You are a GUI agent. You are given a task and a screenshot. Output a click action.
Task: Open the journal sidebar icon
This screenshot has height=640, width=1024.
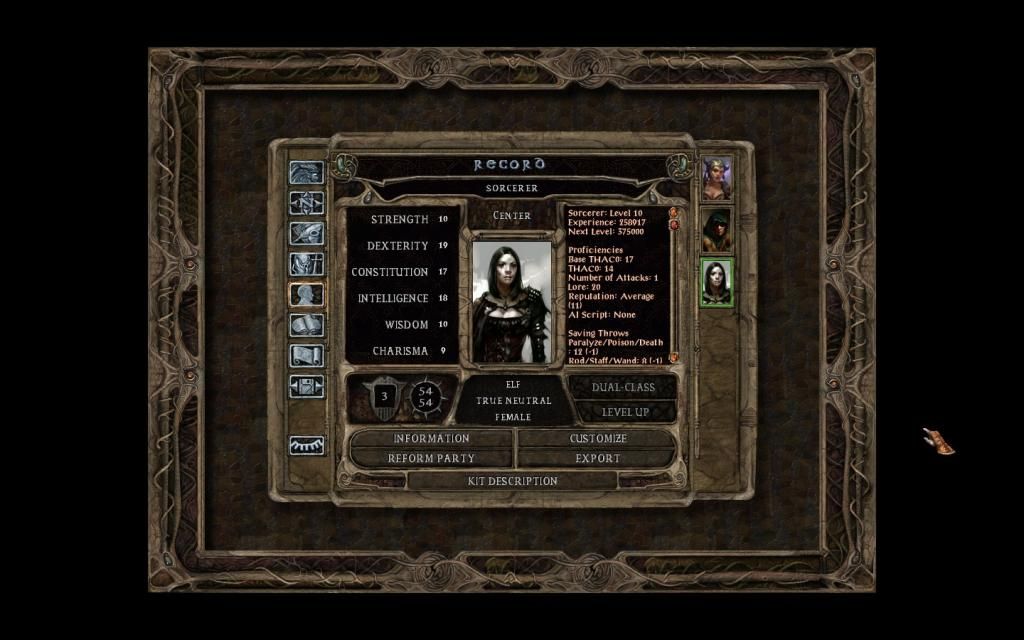pyautogui.click(x=306, y=234)
